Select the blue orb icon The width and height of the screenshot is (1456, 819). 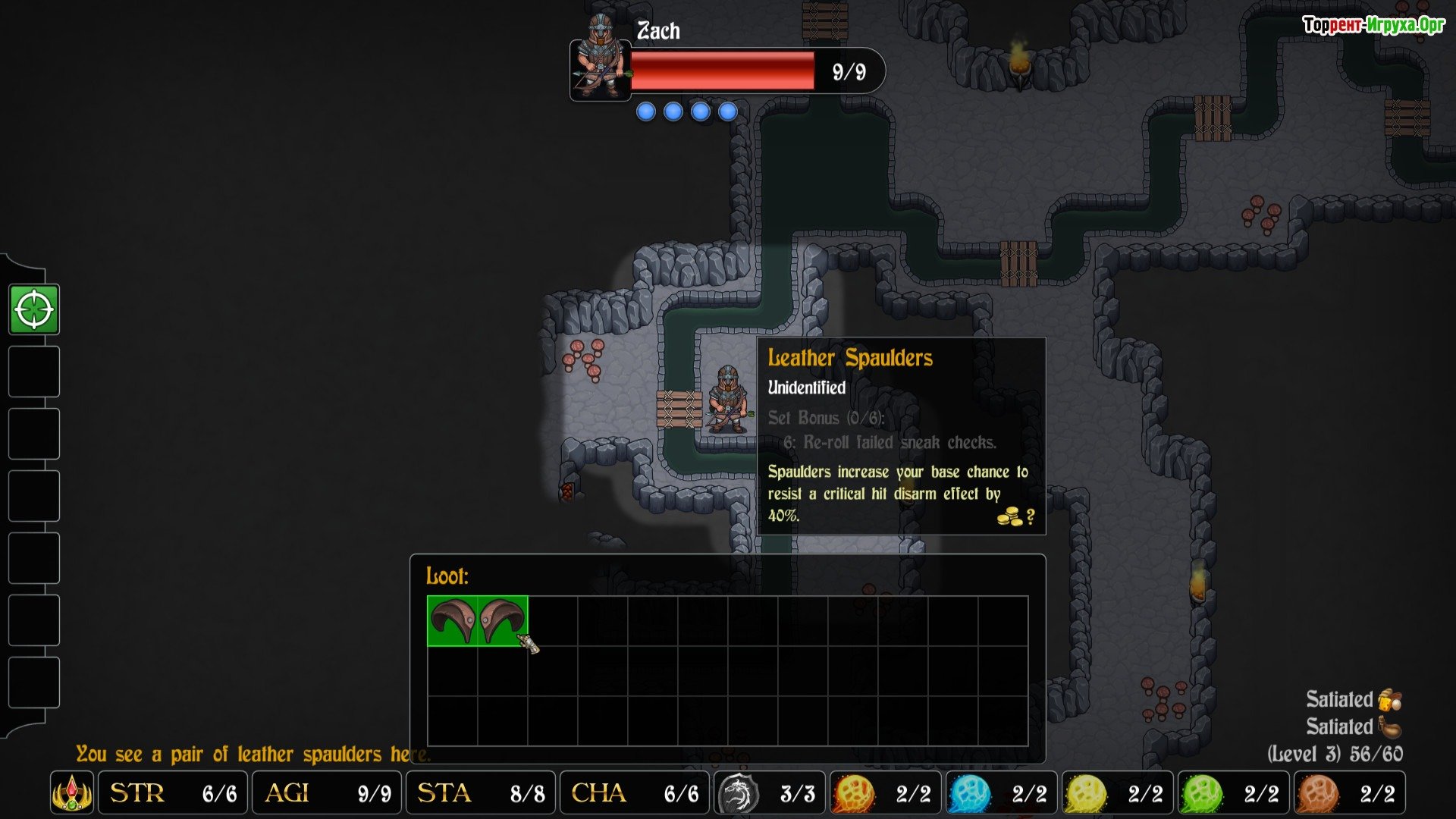coord(970,793)
